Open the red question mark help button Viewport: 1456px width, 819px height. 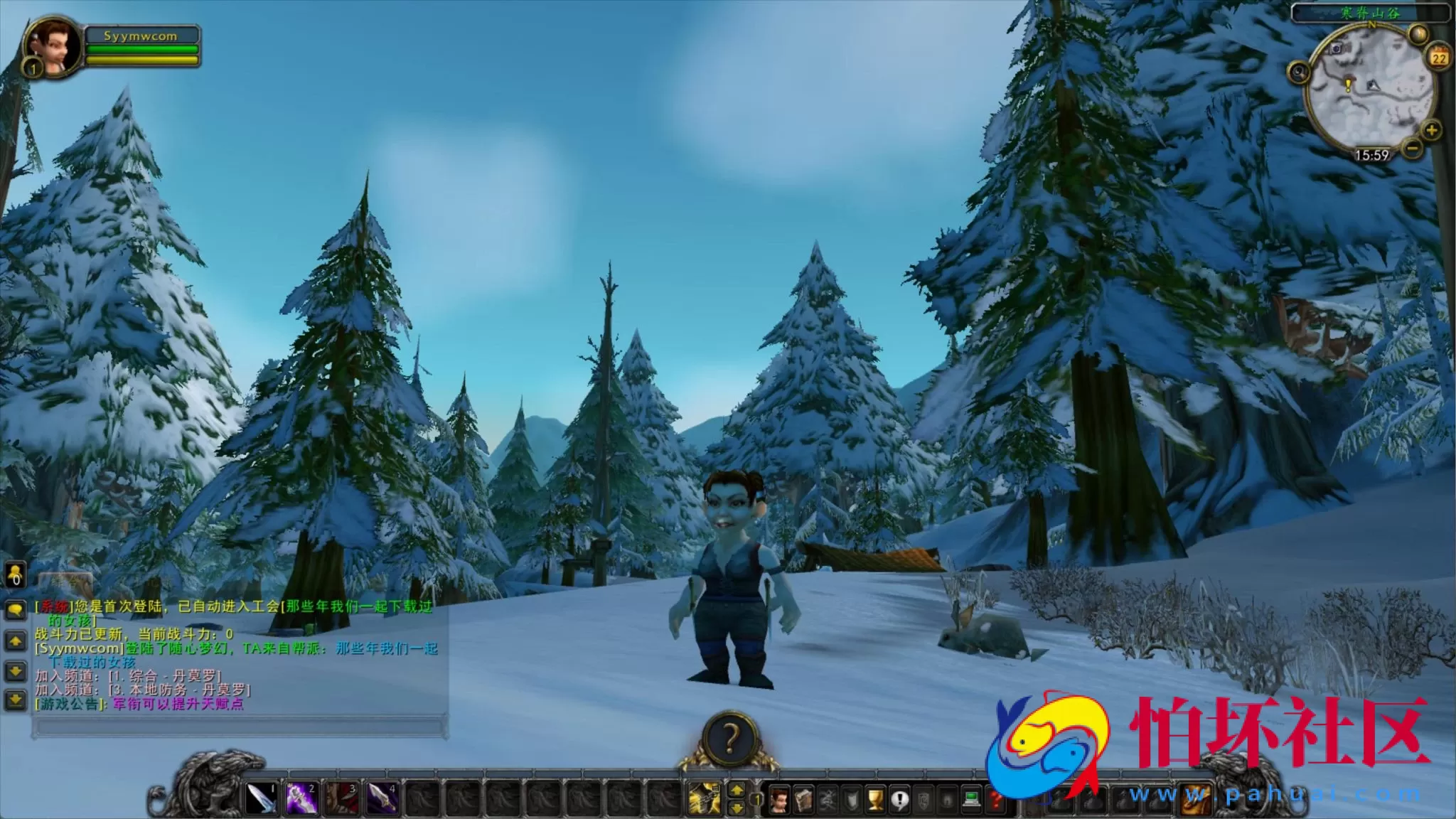pos(995,801)
